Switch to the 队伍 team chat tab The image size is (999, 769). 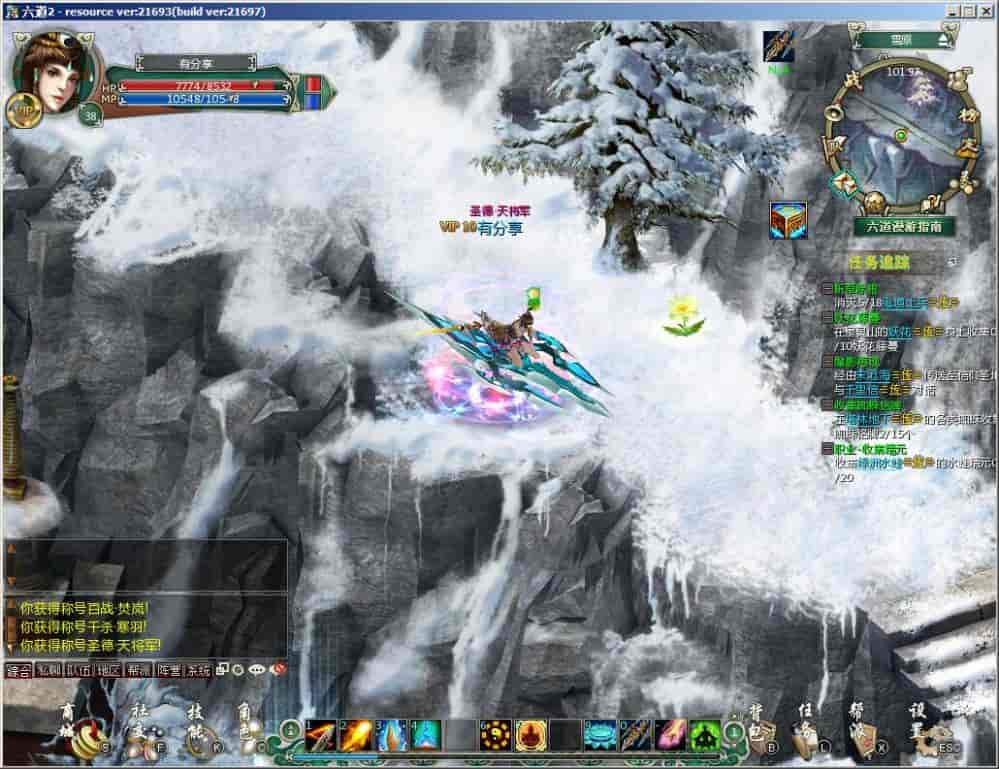coord(78,670)
